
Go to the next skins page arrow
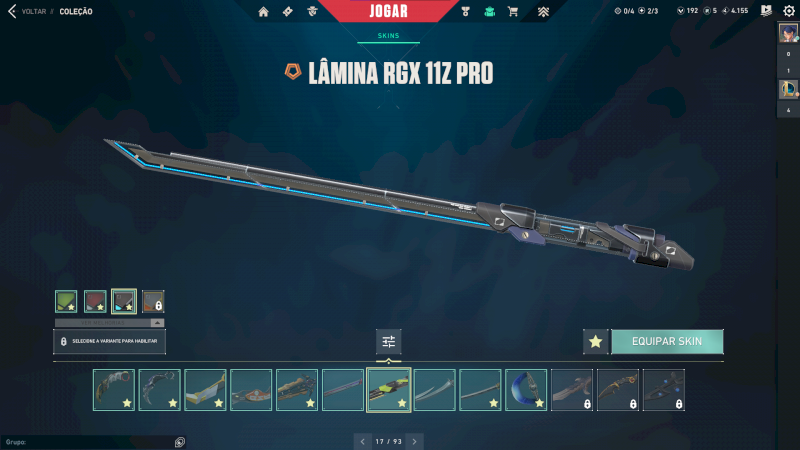coord(415,440)
